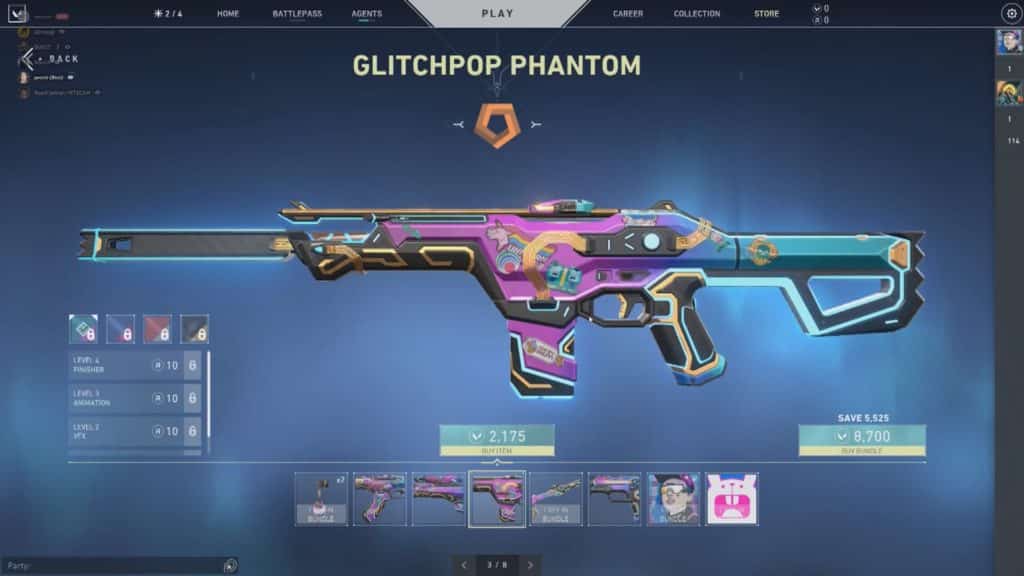Screen dimensions: 1024x576
Task: Select the Level 2 VFX upgrade
Action: click(x=135, y=431)
